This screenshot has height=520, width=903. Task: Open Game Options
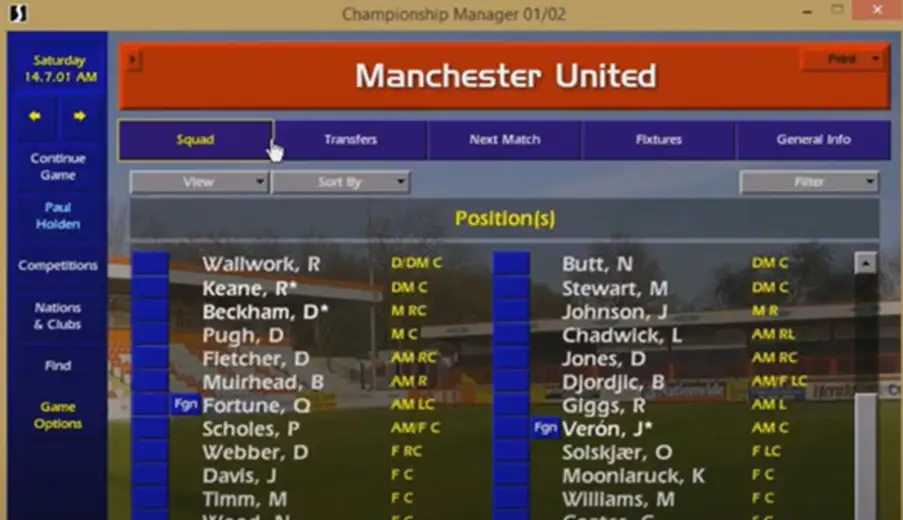(x=58, y=415)
